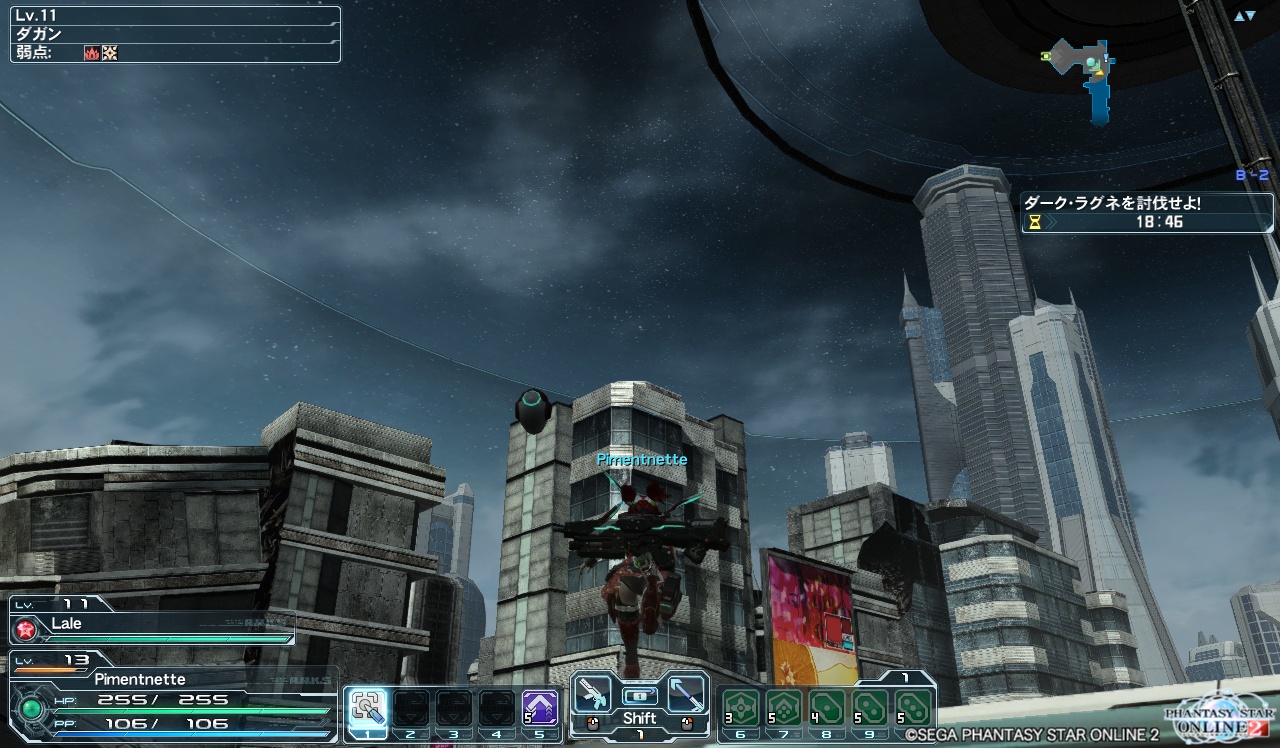The width and height of the screenshot is (1280, 748).
Task: Click the Shift palette switch indicator
Action: 639,718
